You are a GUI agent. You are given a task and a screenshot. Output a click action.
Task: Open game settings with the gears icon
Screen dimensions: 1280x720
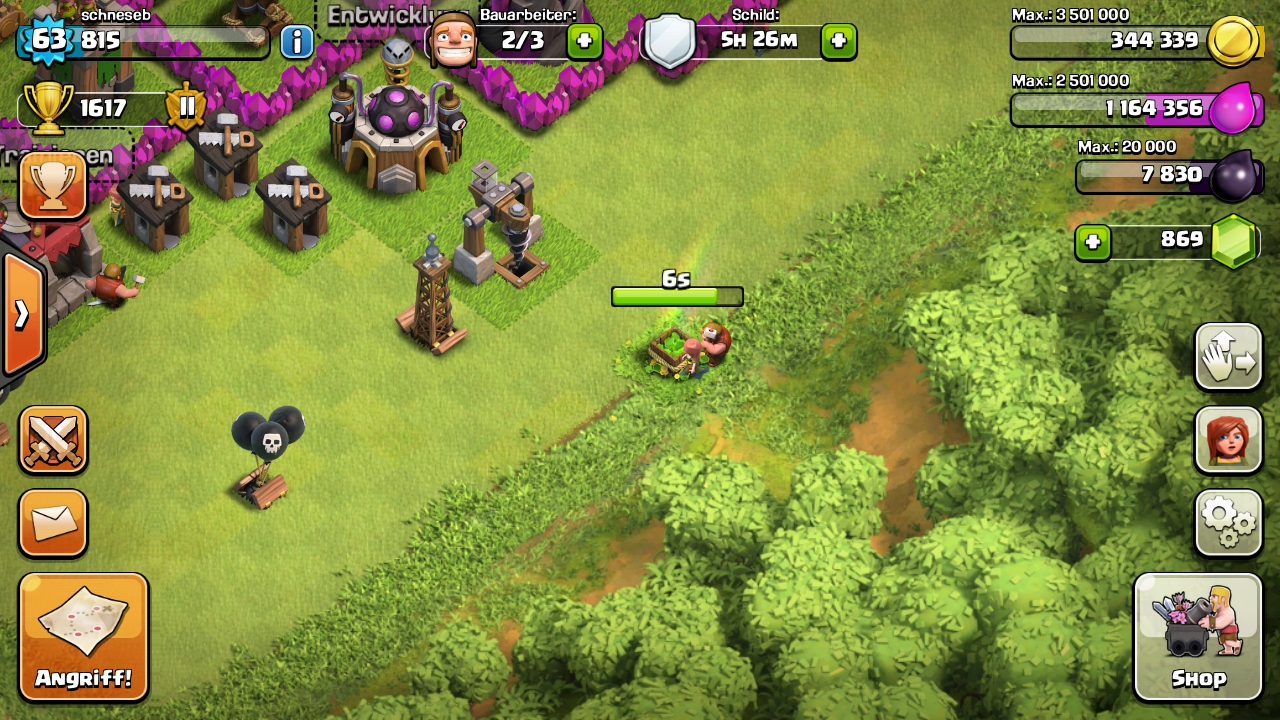(x=1228, y=523)
